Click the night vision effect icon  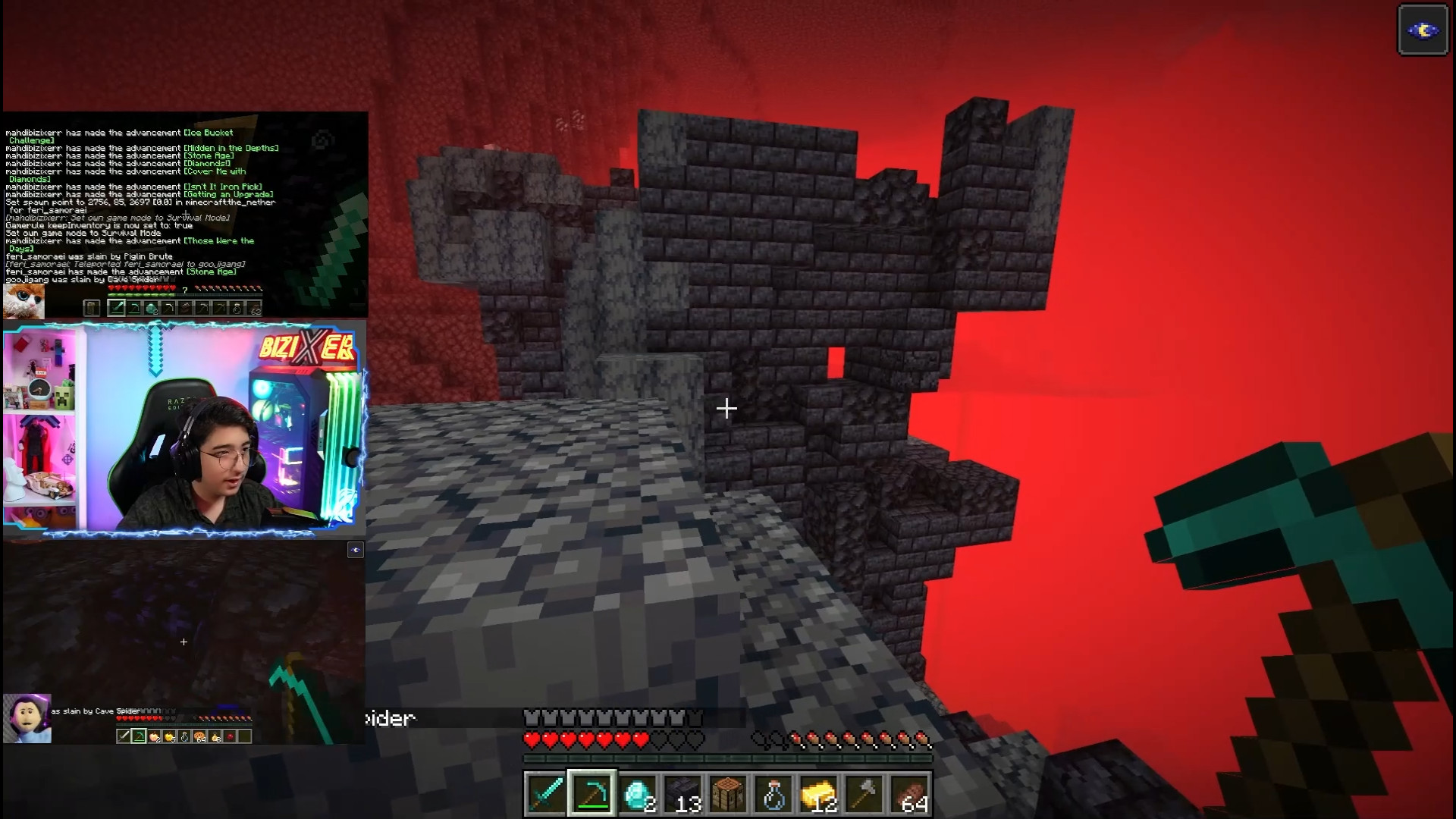coord(1423,30)
